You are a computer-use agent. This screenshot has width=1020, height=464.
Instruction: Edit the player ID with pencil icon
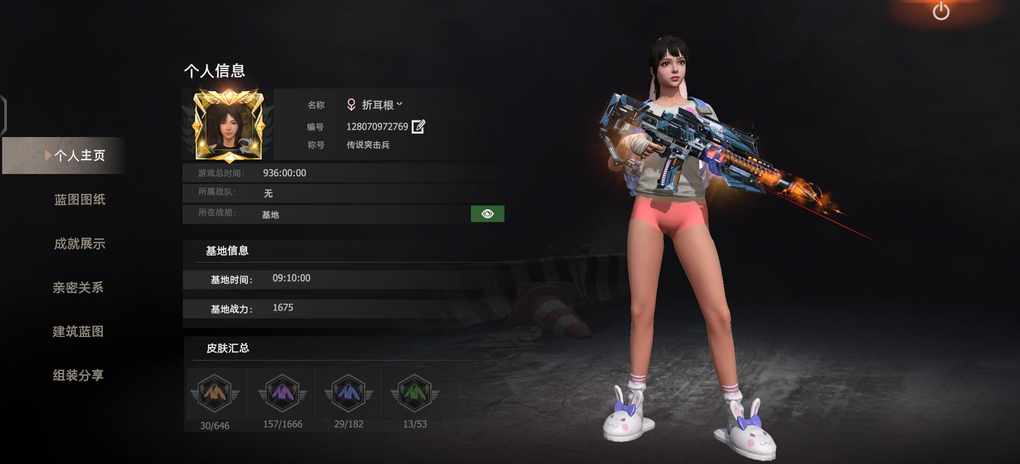419,127
